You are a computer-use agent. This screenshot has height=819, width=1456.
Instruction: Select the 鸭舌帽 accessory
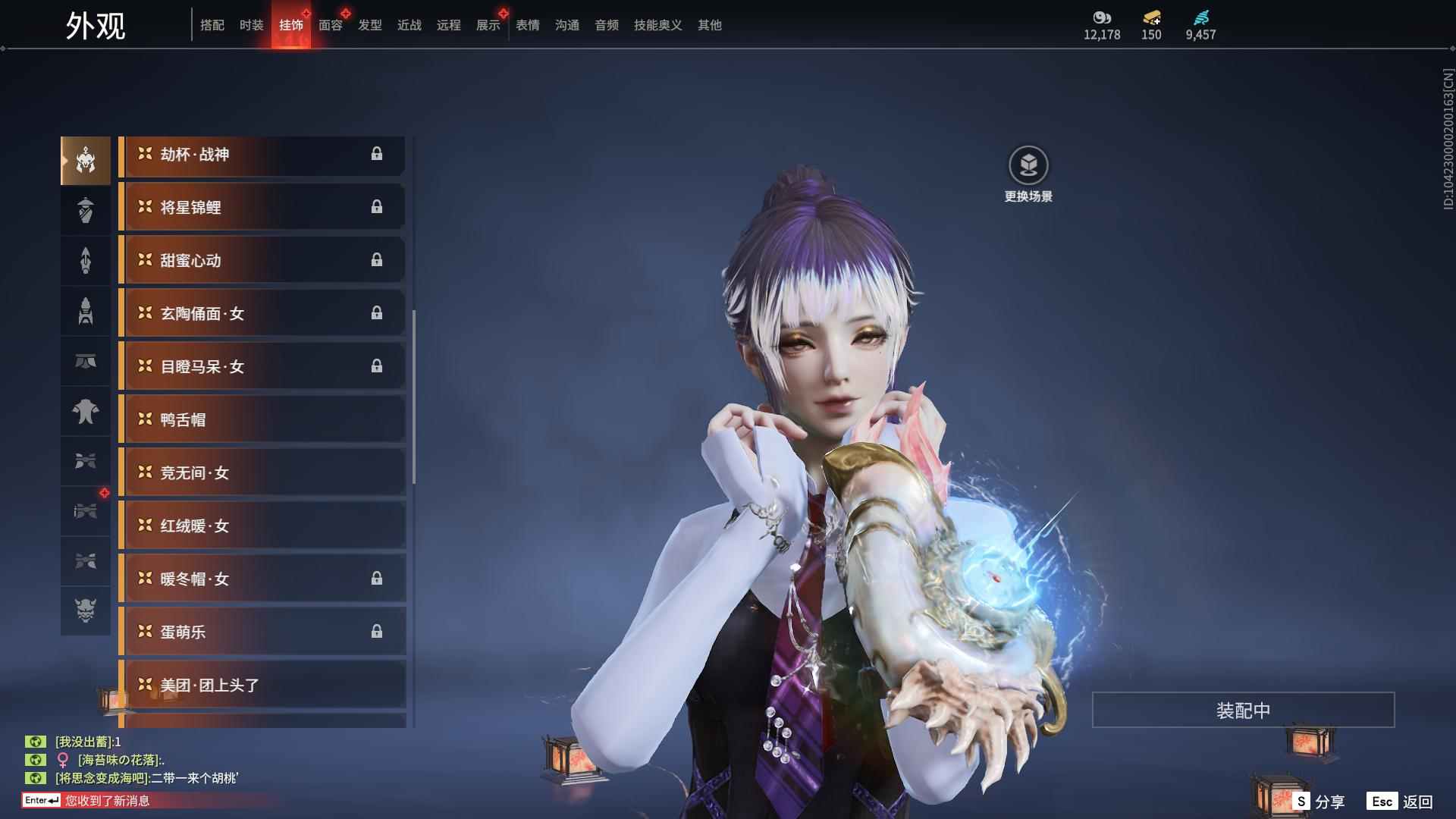pos(262,419)
